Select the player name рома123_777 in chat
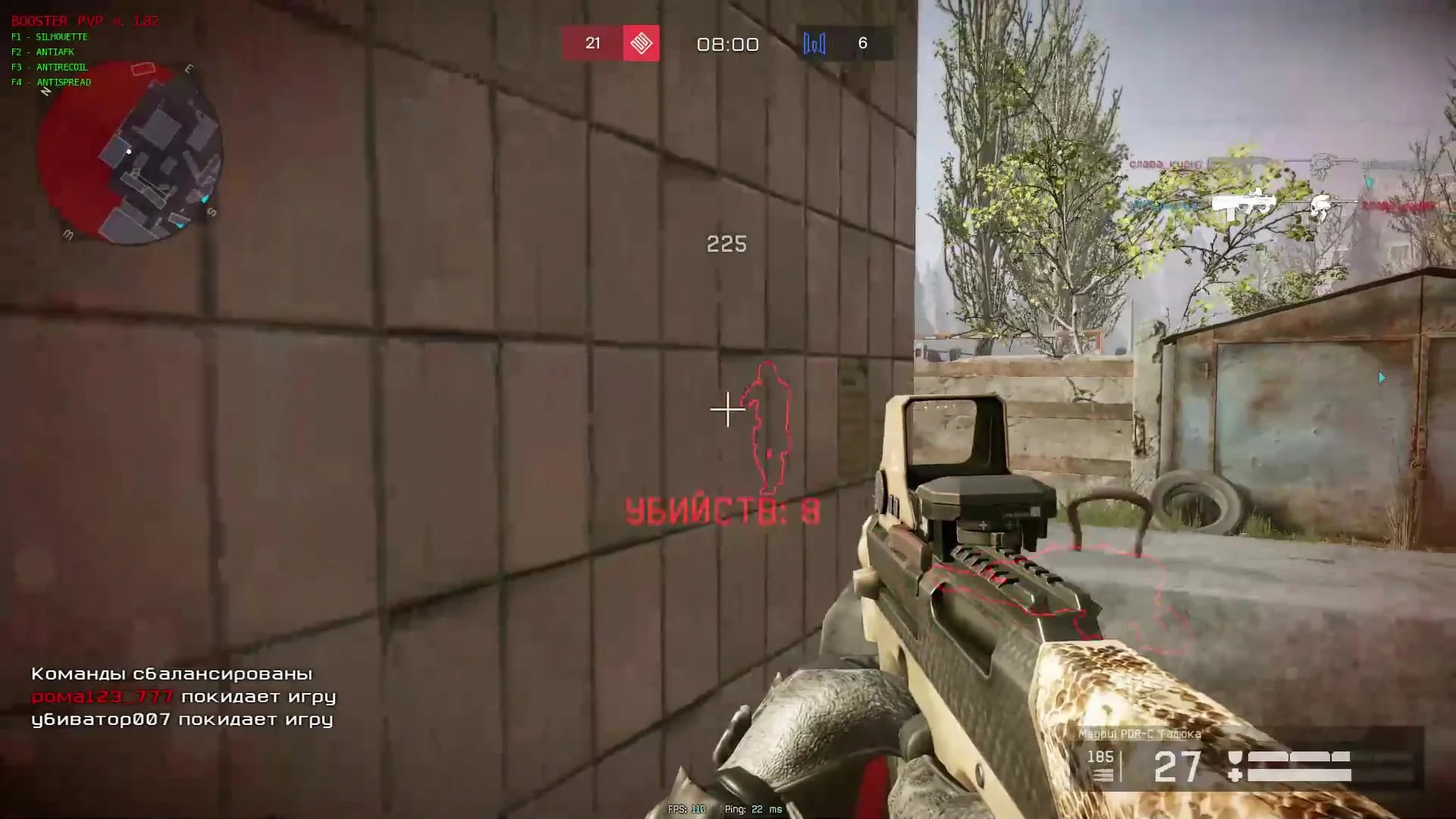This screenshot has height=819, width=1456. tap(102, 697)
